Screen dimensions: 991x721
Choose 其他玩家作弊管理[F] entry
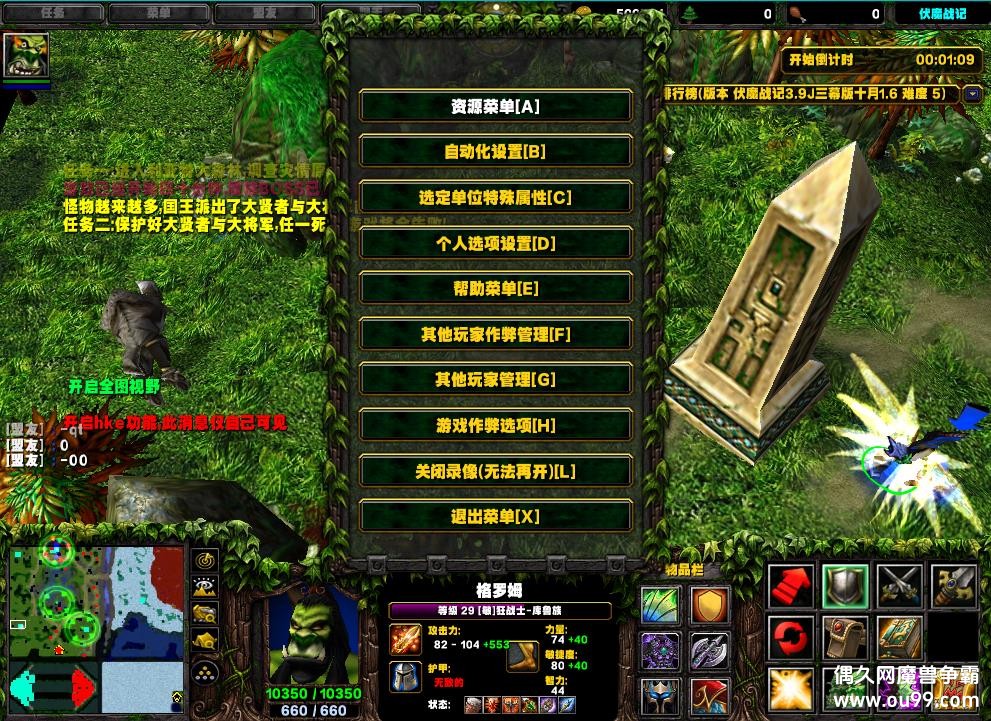495,335
